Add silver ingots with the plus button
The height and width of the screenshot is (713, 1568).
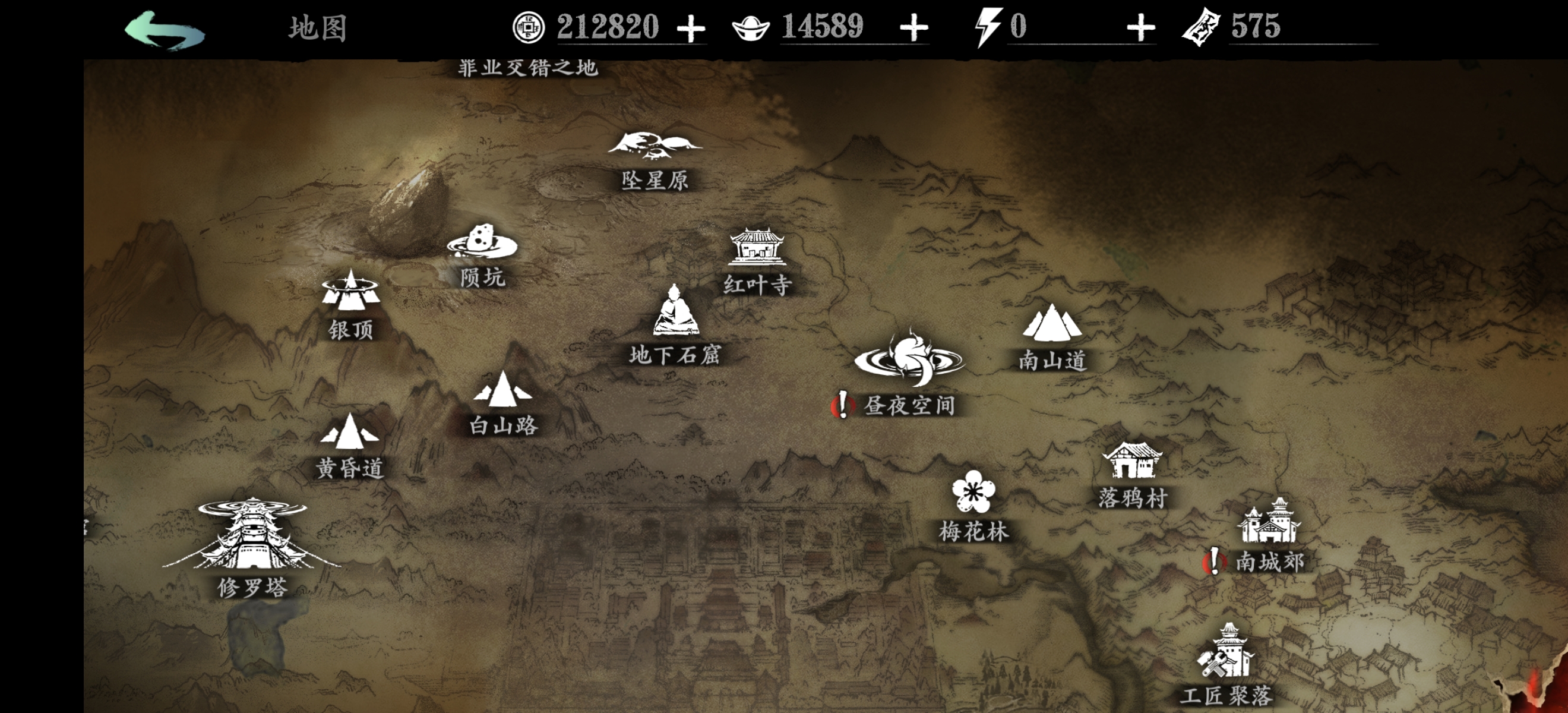pos(913,29)
